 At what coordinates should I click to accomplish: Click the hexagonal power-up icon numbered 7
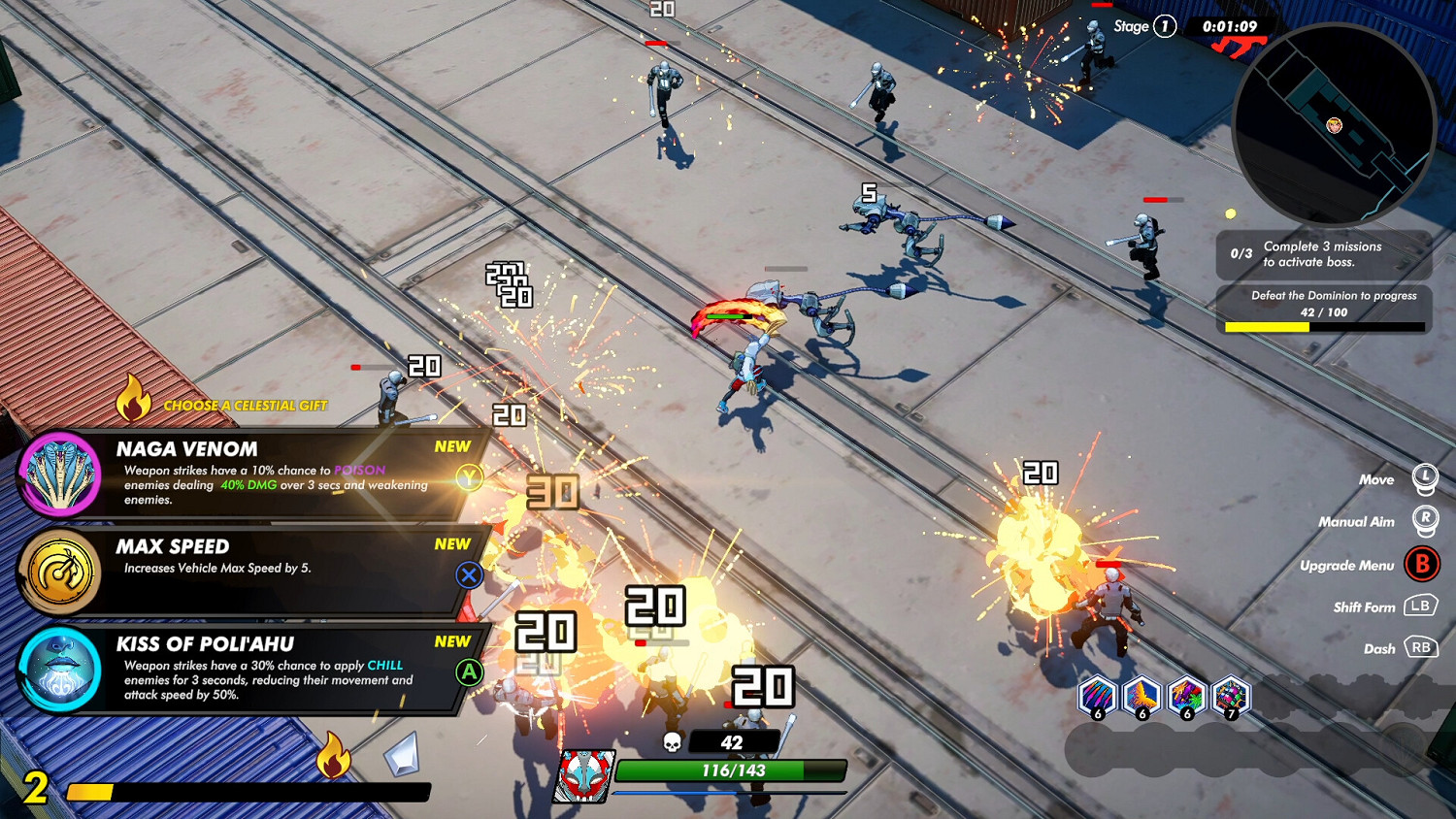click(x=1229, y=697)
